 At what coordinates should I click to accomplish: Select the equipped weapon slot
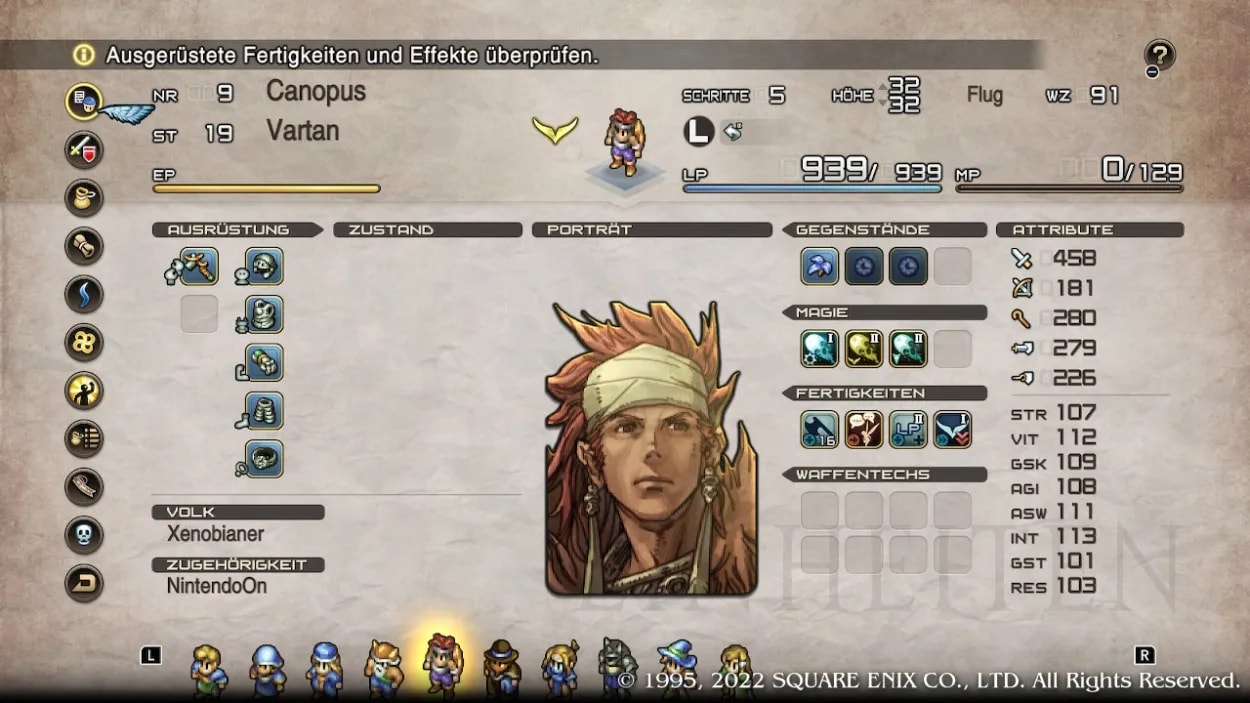[199, 267]
